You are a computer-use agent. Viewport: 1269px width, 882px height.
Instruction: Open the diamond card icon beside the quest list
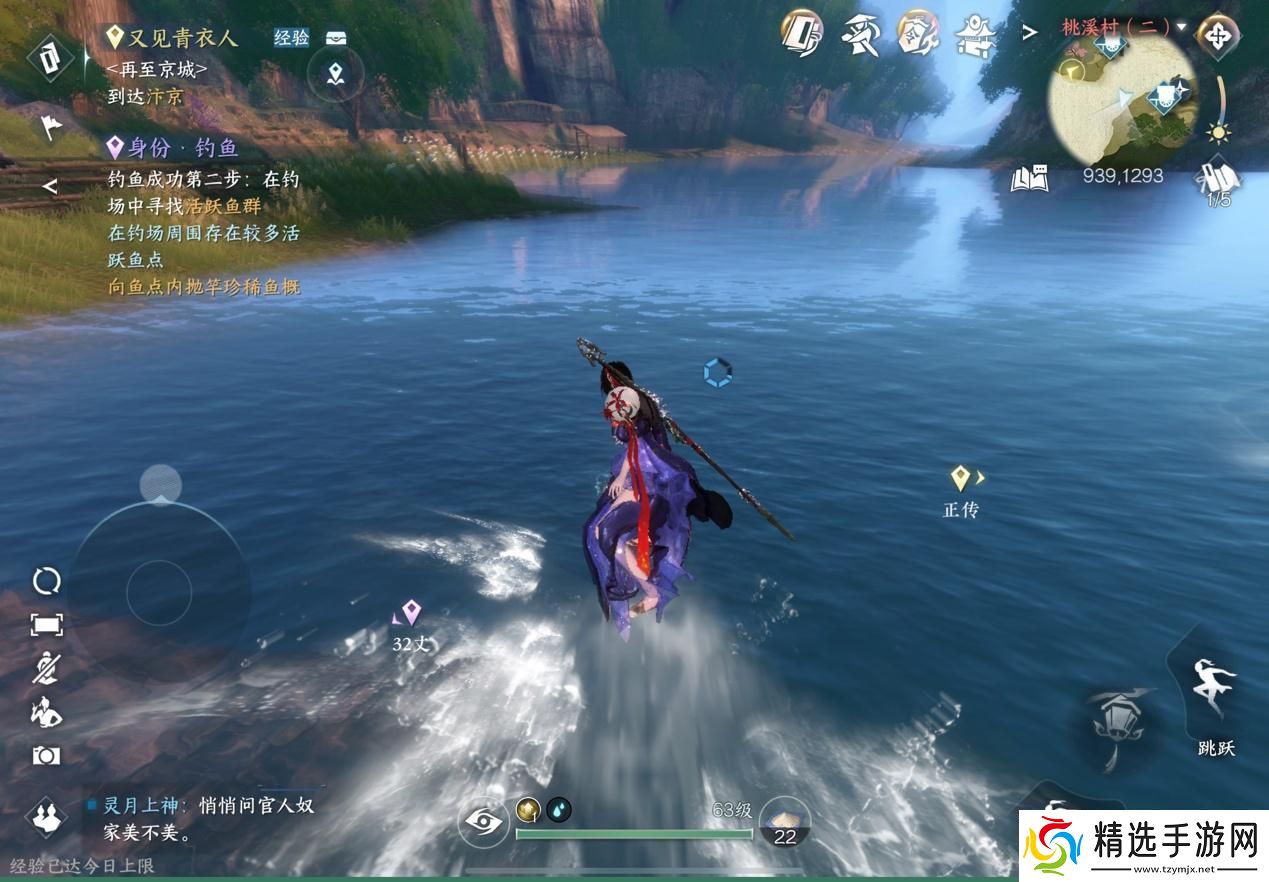(x=49, y=57)
